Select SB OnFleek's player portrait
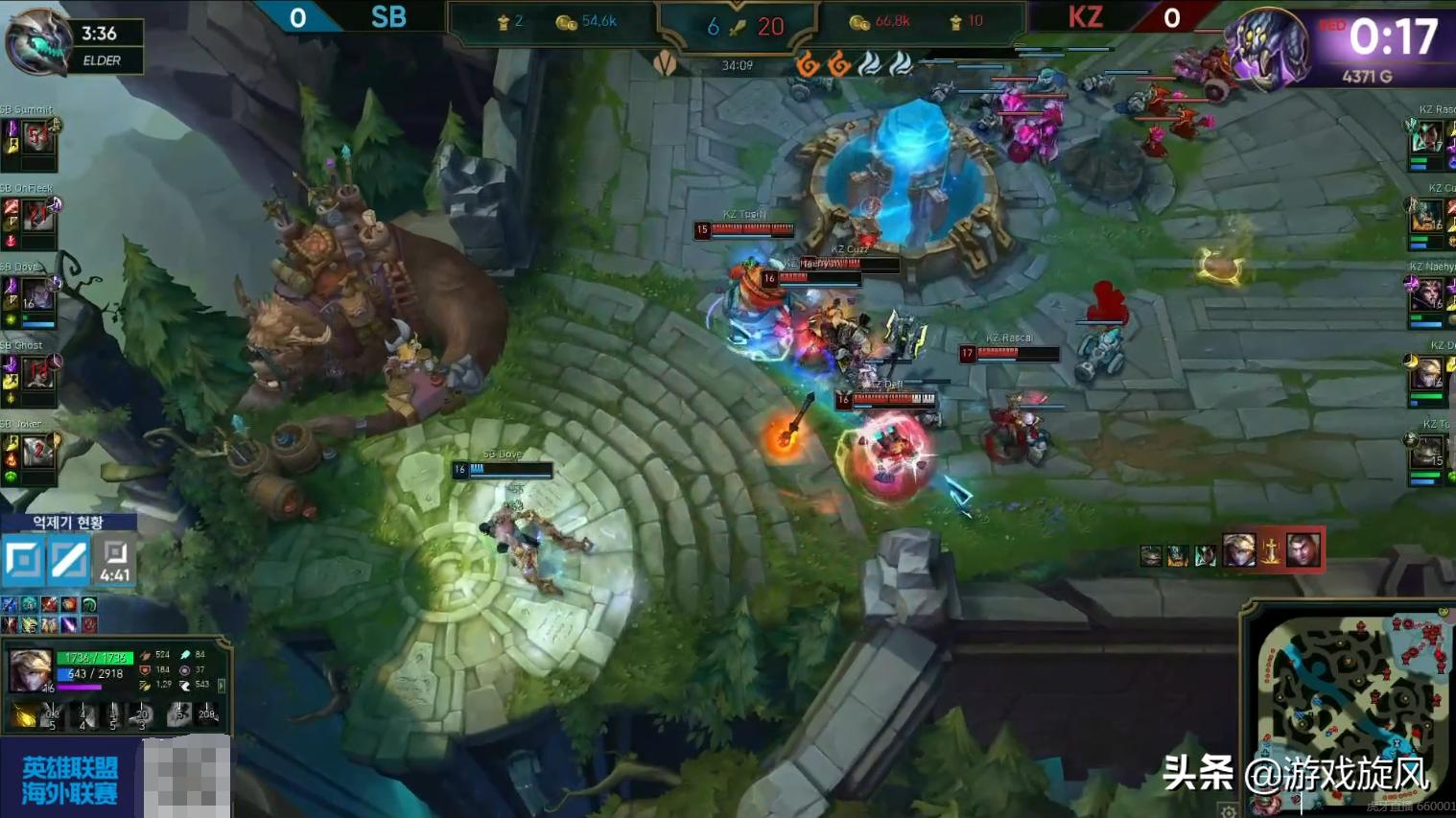Viewport: 1456px width, 818px height. (x=38, y=216)
